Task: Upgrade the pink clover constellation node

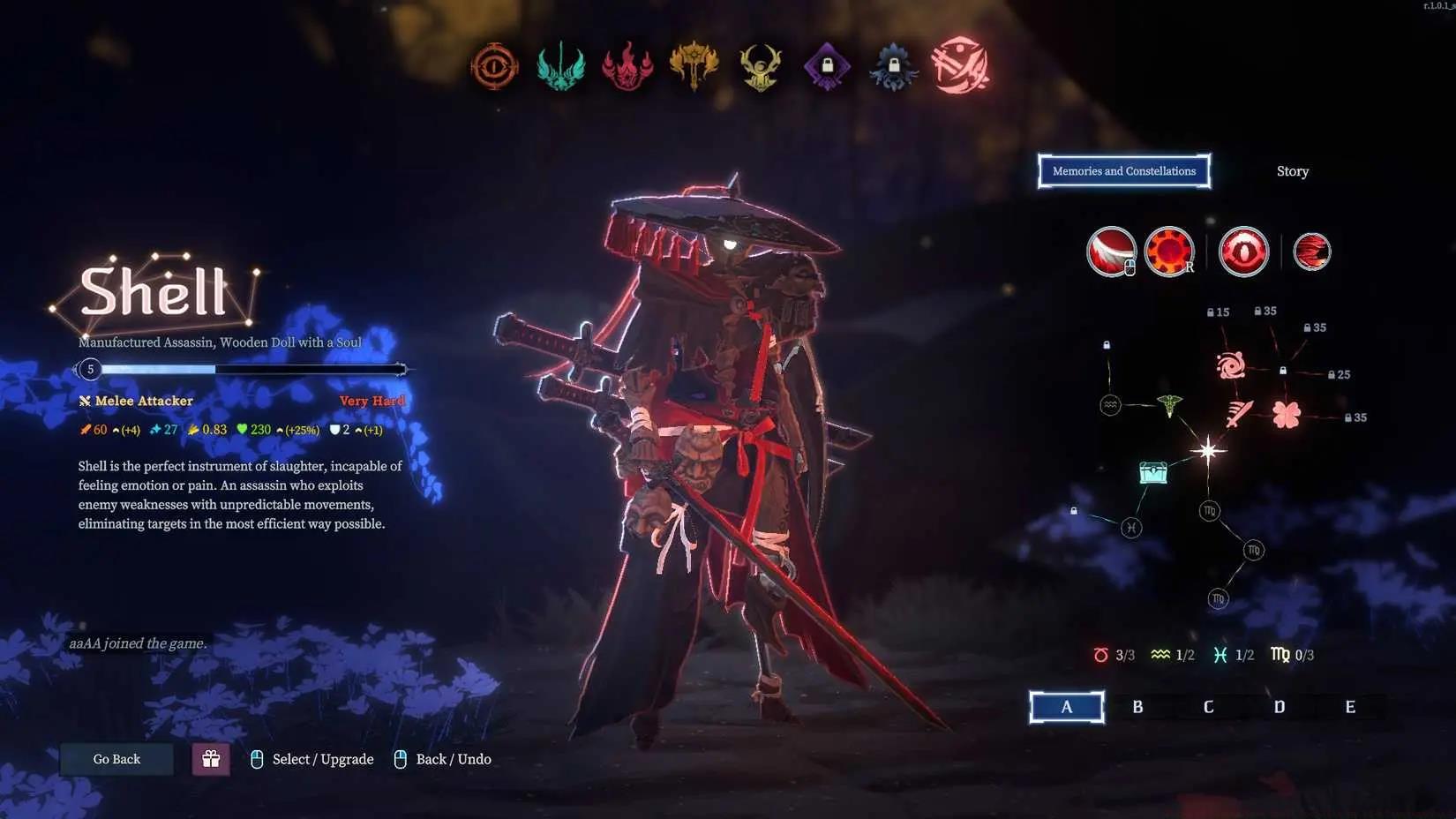Action: [1286, 414]
